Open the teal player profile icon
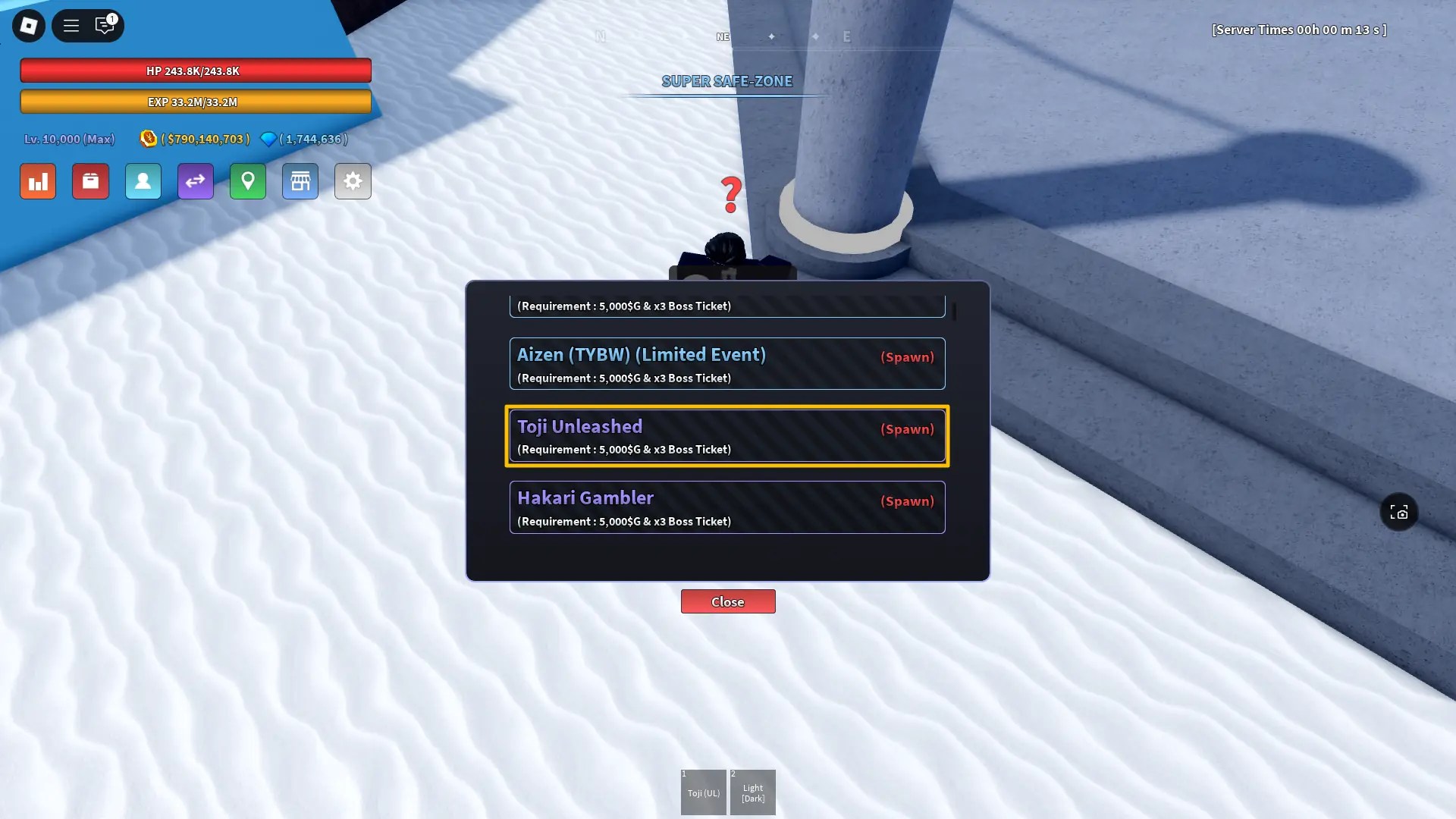This screenshot has height=819, width=1456. 143,181
